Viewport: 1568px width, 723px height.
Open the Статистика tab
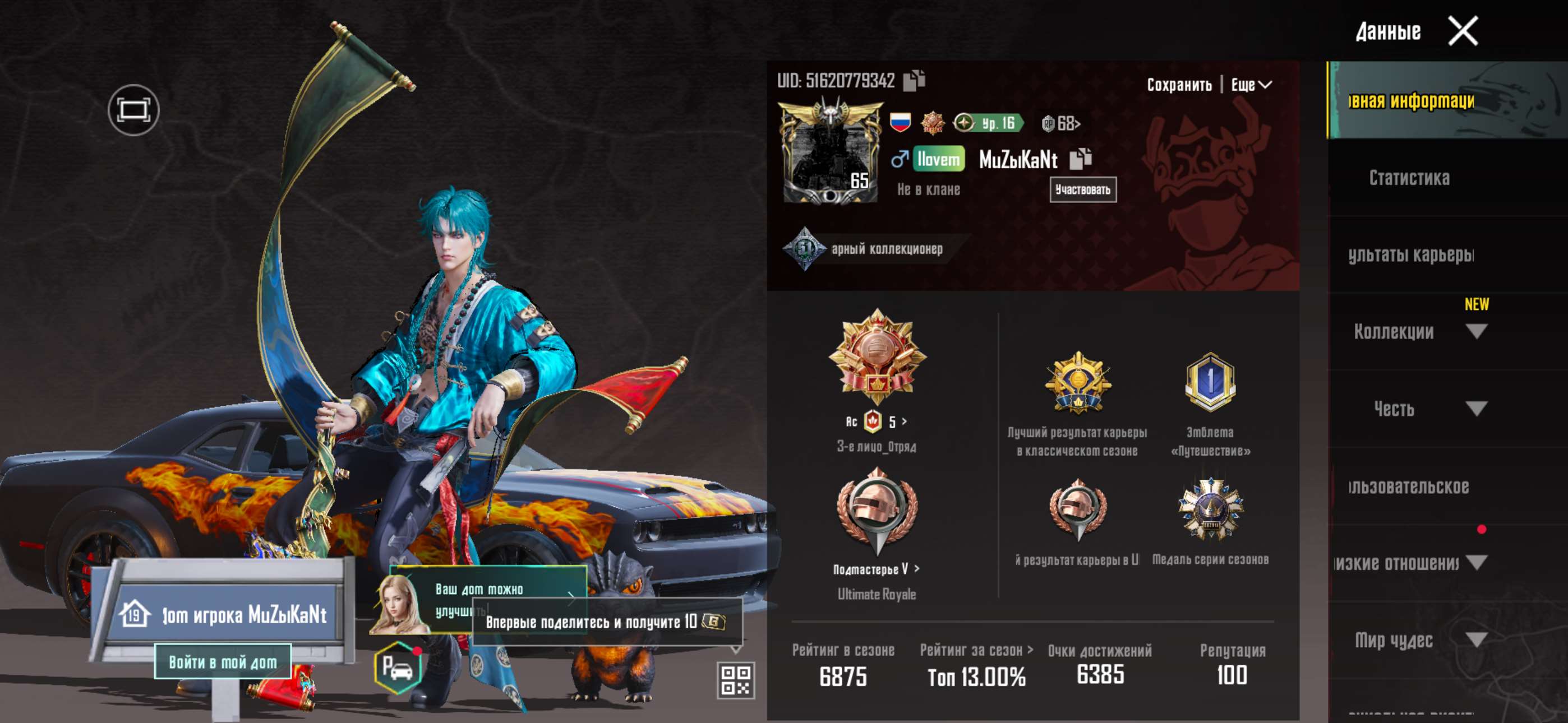click(x=1409, y=178)
